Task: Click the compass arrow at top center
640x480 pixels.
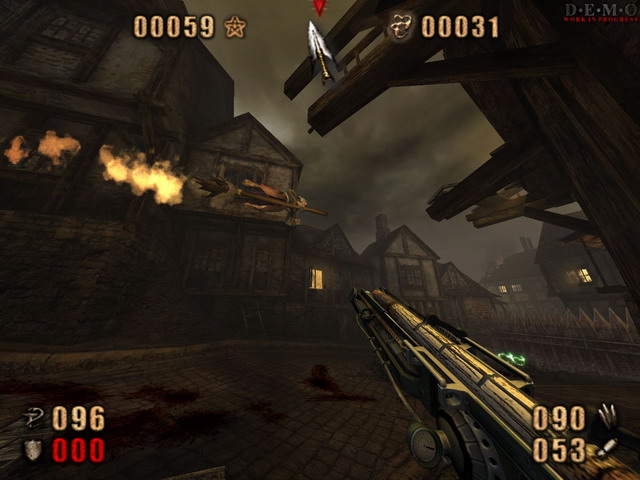Action: tap(320, 48)
